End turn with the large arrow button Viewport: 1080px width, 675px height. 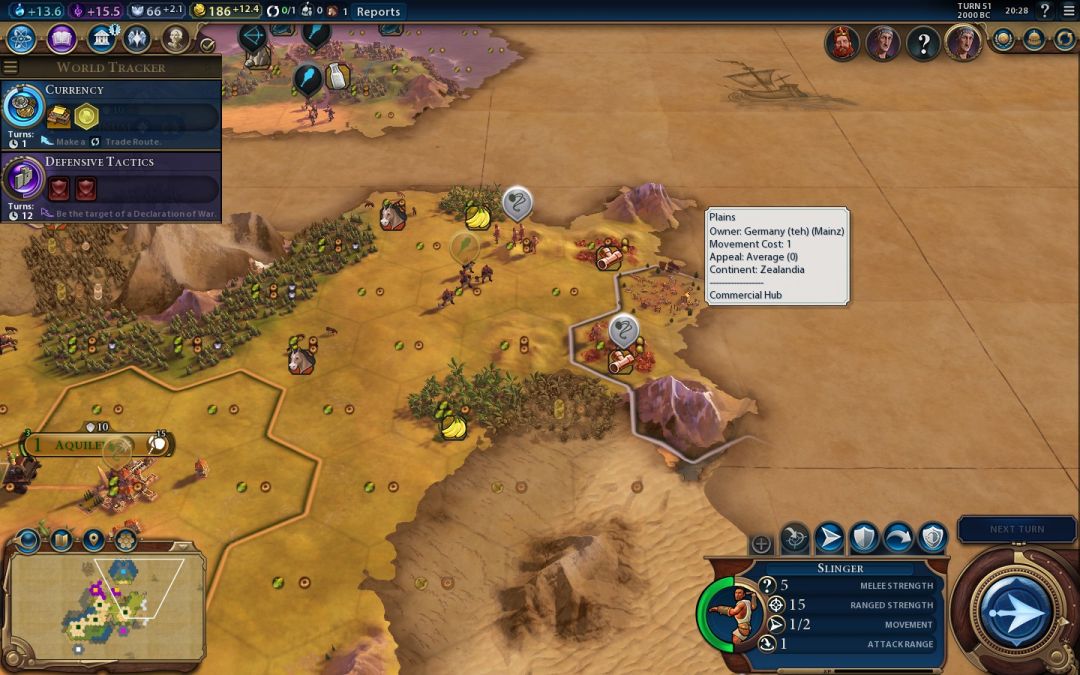pyautogui.click(x=1017, y=609)
